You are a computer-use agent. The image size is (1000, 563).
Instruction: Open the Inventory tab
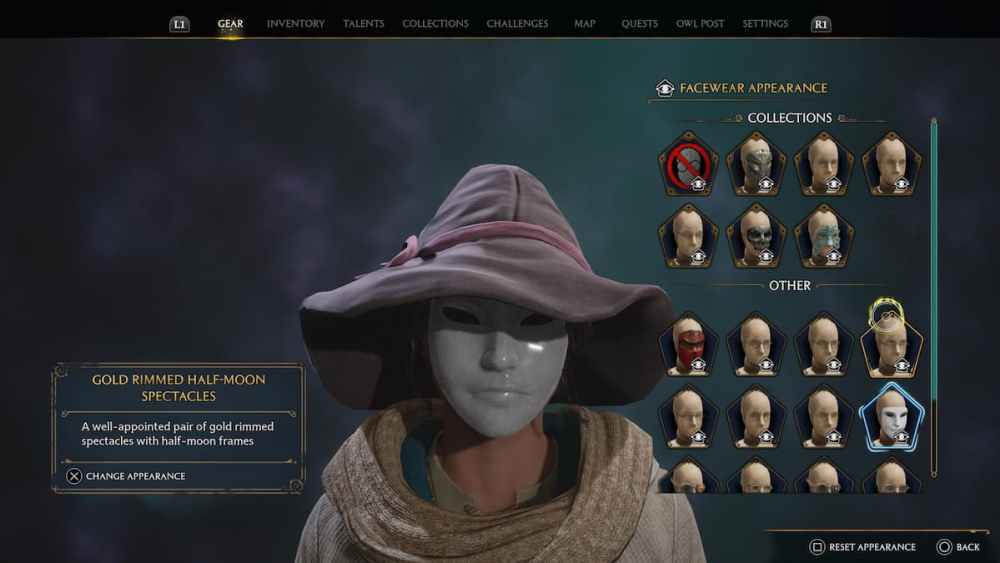point(295,23)
